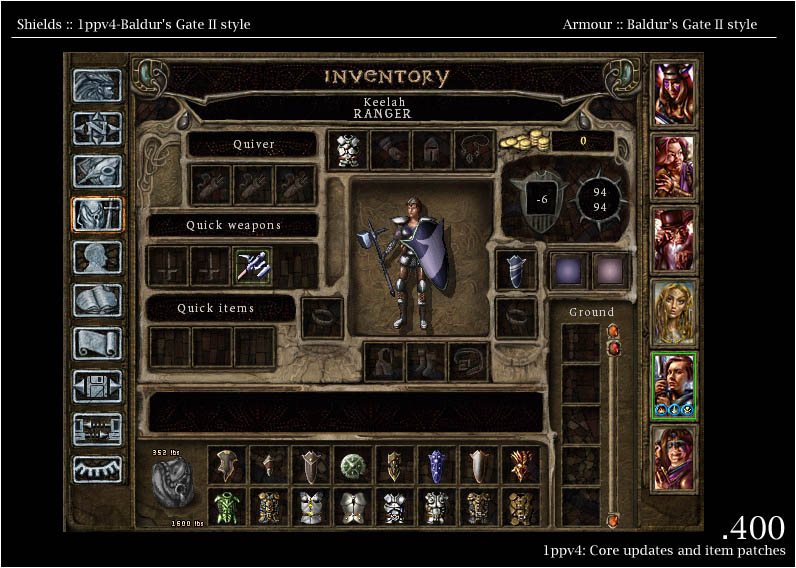This screenshot has height=568, width=796.
Task: Select the equipped shield slot
Action: pos(516,269)
